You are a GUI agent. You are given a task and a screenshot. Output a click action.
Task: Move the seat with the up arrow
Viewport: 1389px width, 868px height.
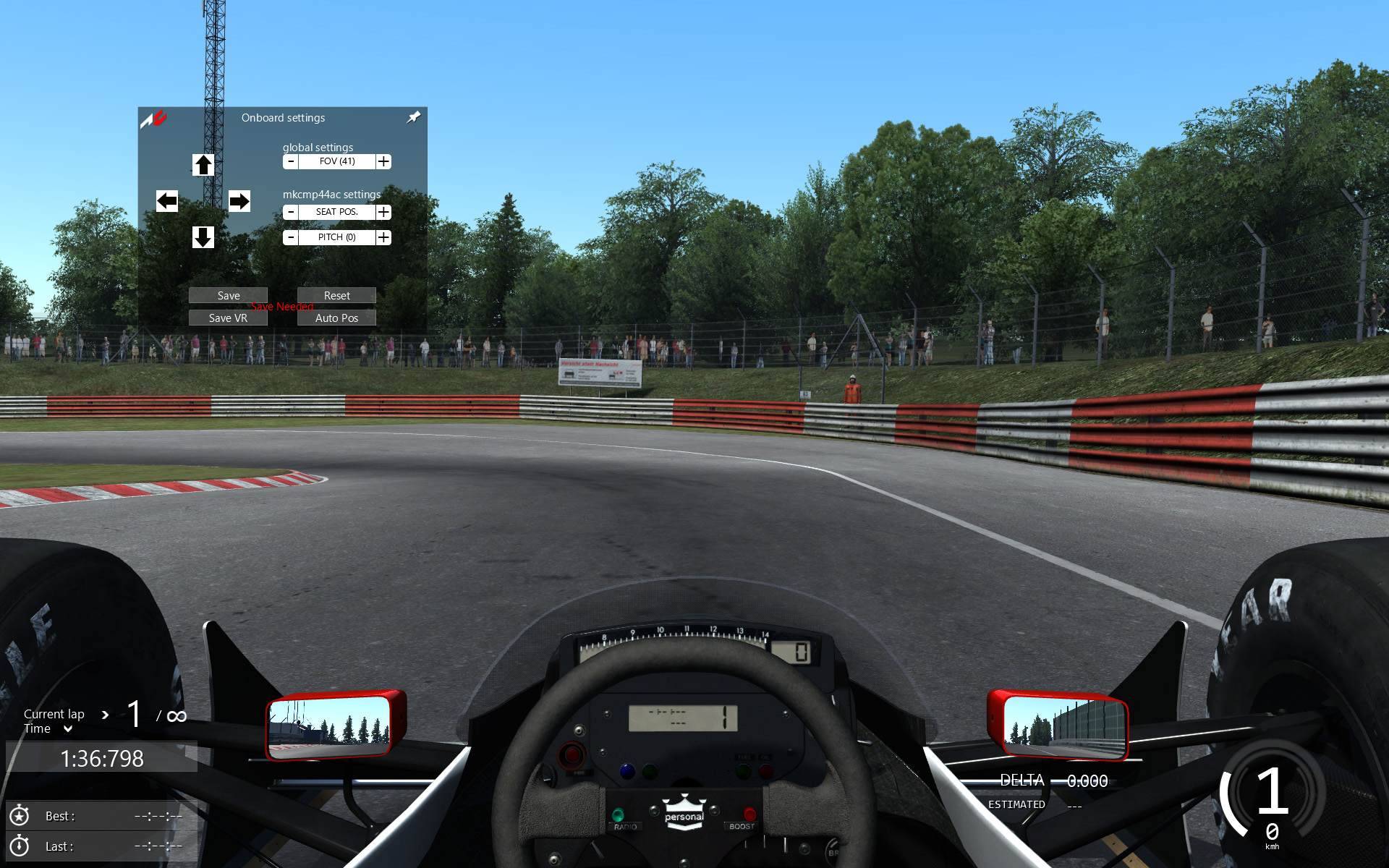pyautogui.click(x=203, y=165)
